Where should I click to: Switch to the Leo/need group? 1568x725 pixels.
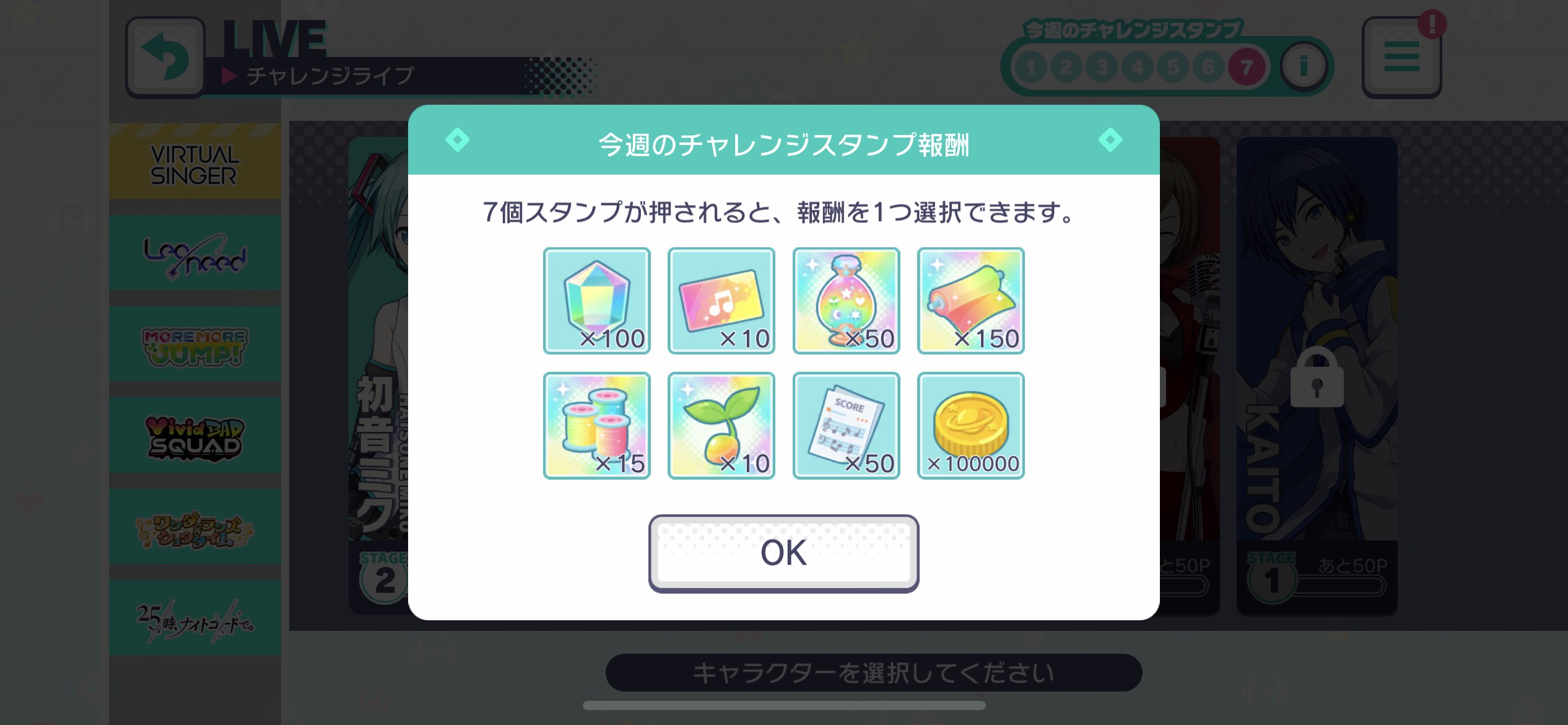(x=194, y=255)
